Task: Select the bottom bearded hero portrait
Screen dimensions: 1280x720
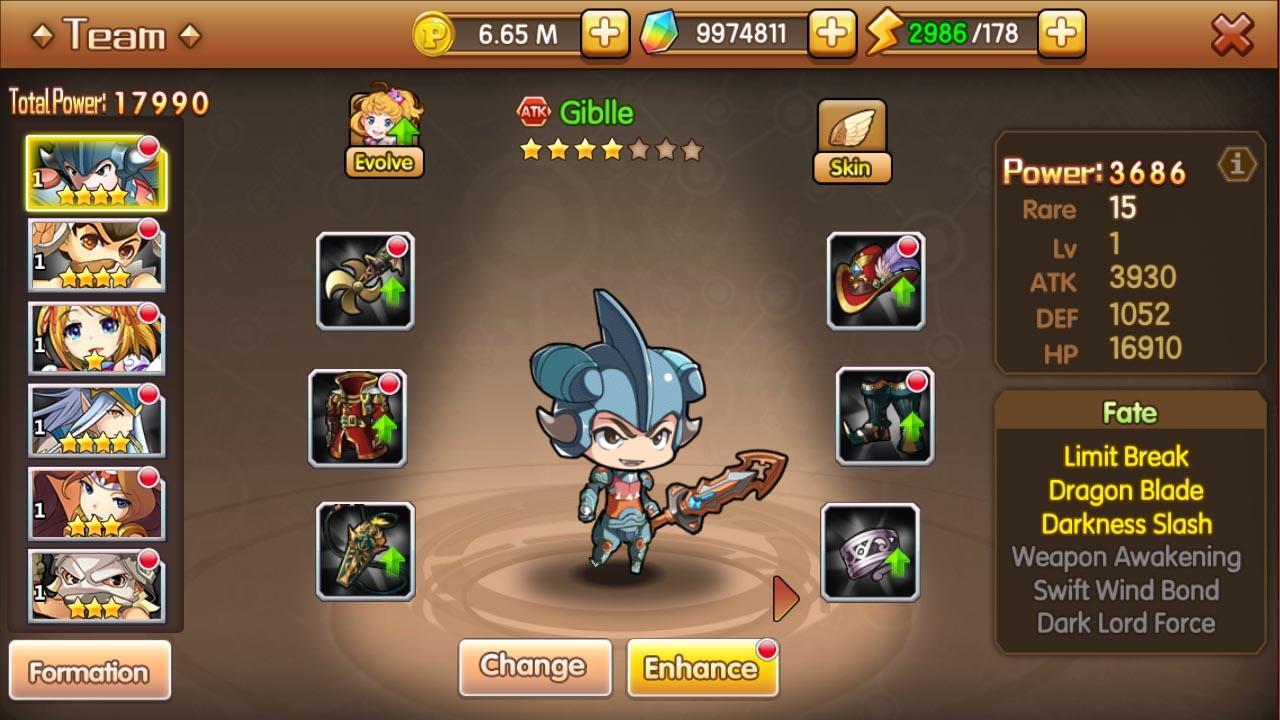Action: pyautogui.click(x=95, y=585)
